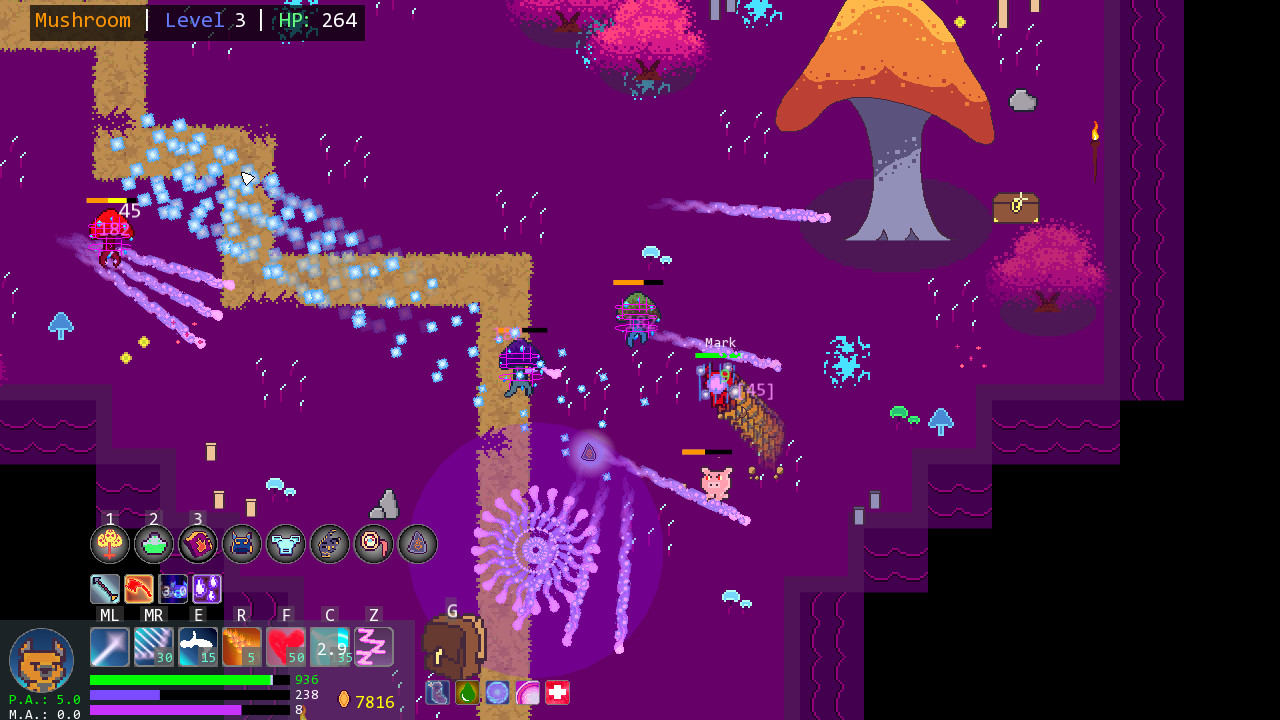The height and width of the screenshot is (720, 1280).
Task: Select the magic missile ML skill
Action: tap(109, 646)
